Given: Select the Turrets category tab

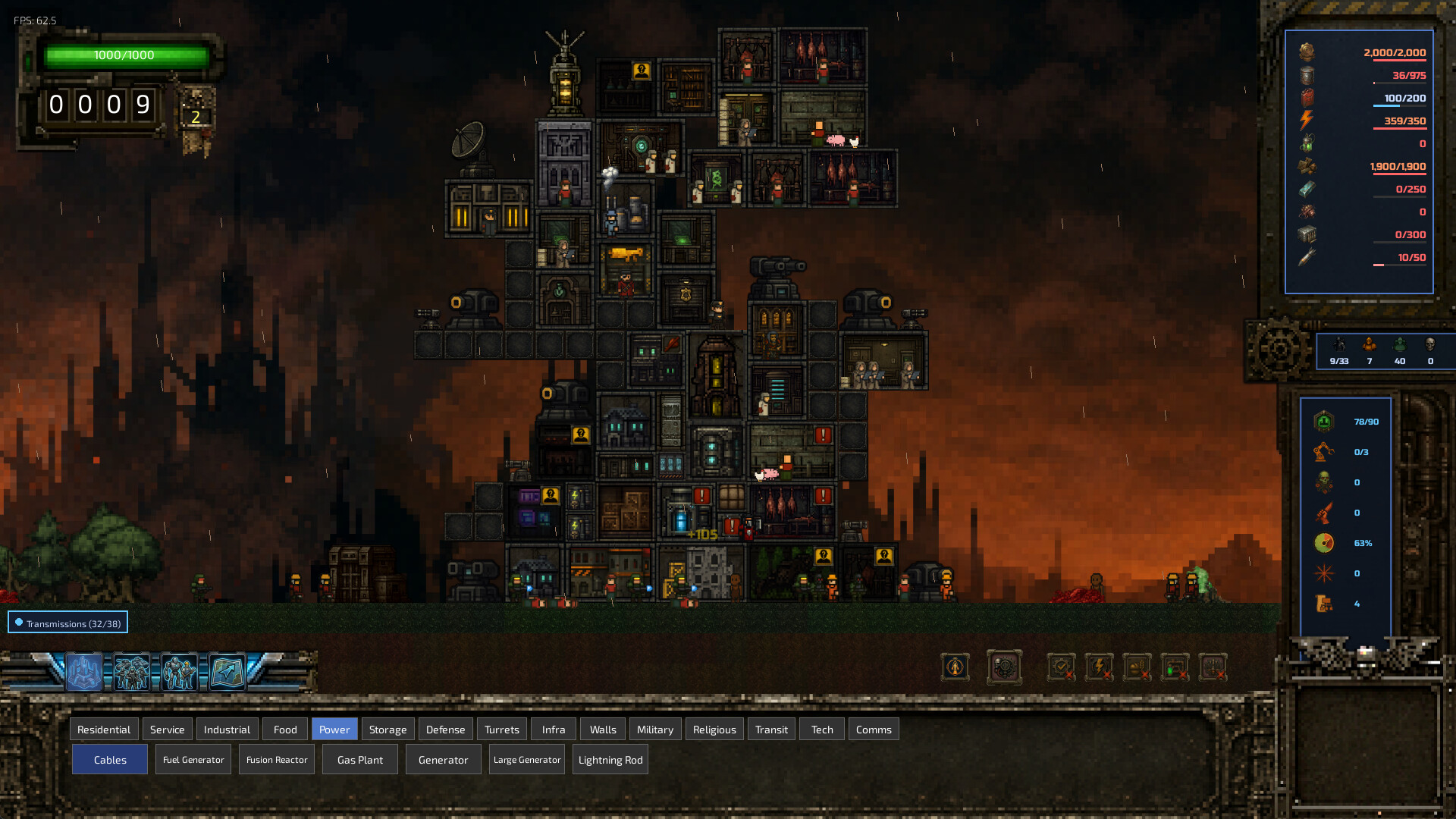Looking at the screenshot, I should 501,730.
